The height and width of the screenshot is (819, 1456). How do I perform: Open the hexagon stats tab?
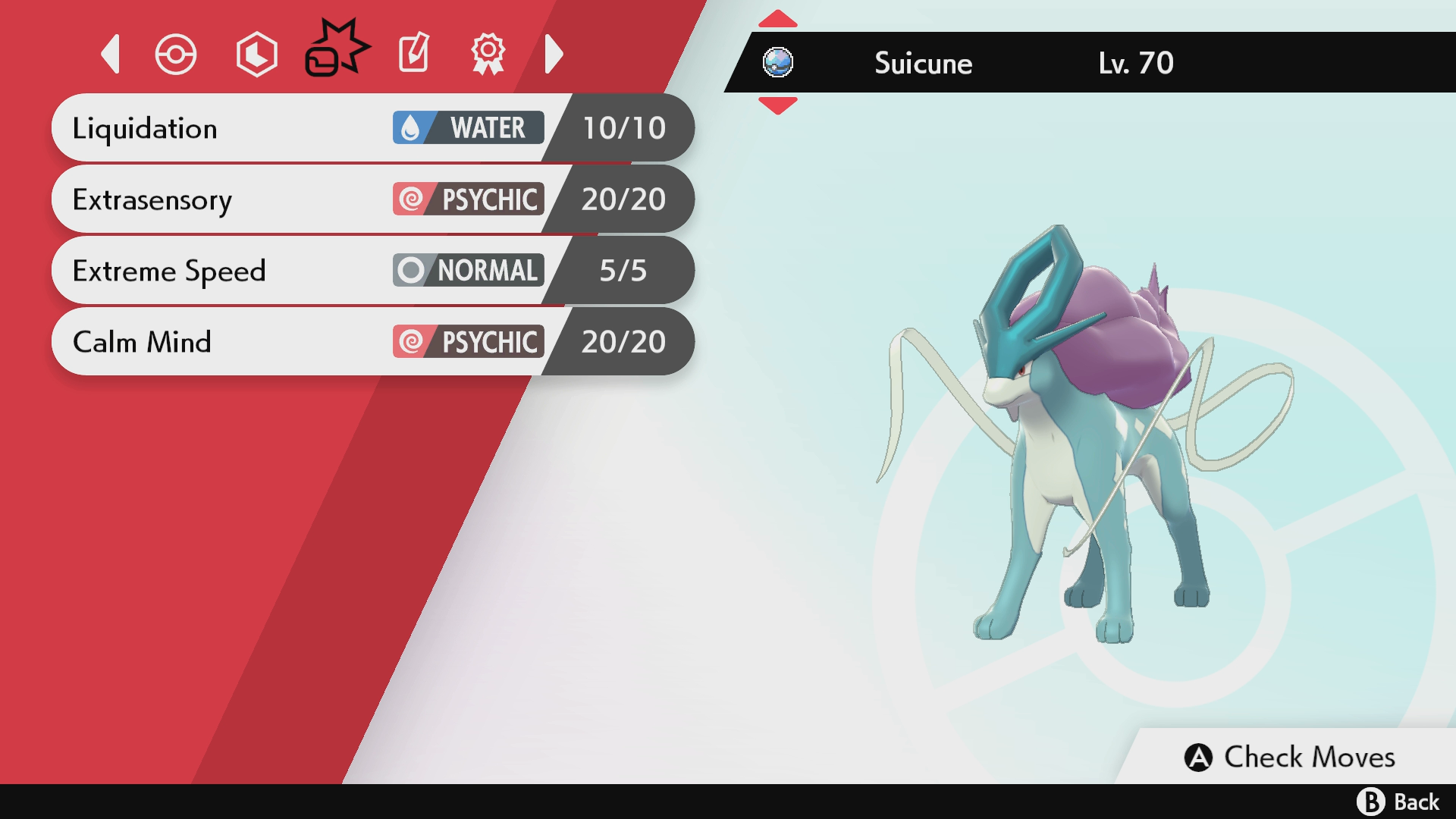point(256,55)
